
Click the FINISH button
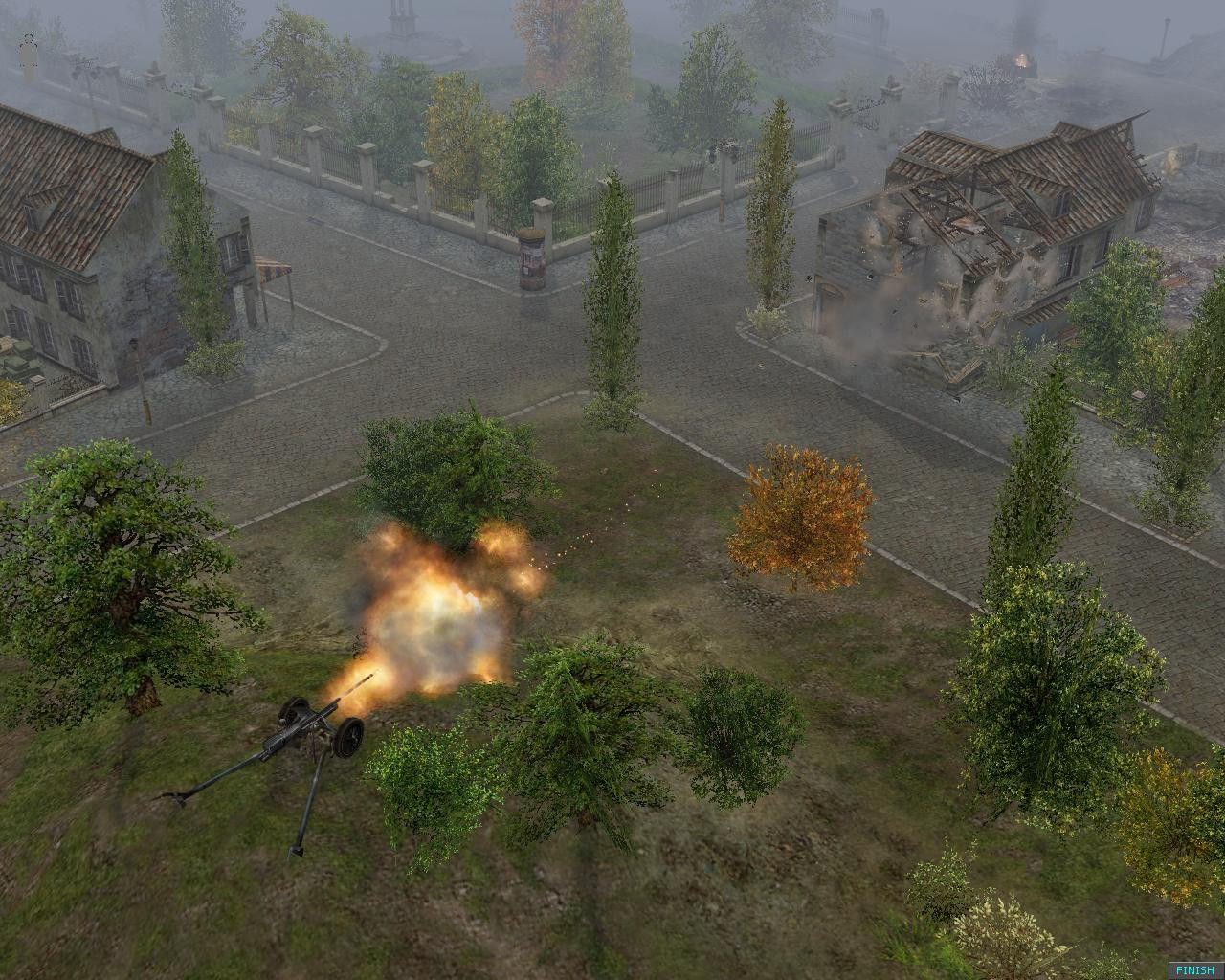(1193, 970)
